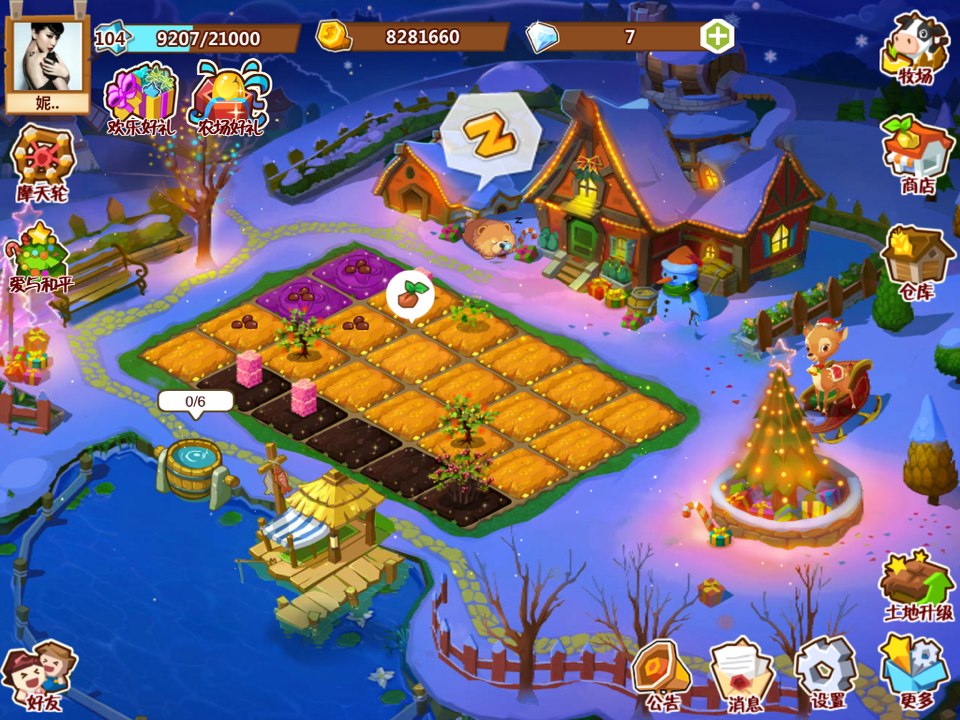This screenshot has height=720, width=960.
Task: Check the 消息 messages
Action: pyautogui.click(x=741, y=674)
